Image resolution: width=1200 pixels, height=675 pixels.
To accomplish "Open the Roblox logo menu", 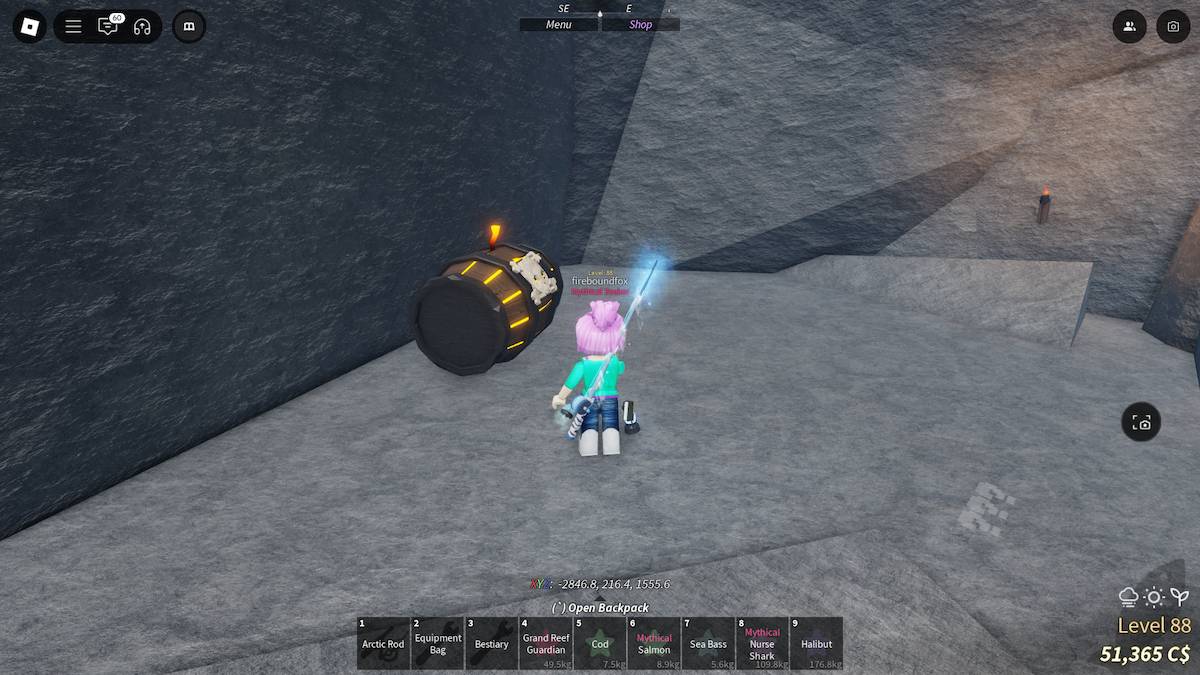I will [x=29, y=26].
